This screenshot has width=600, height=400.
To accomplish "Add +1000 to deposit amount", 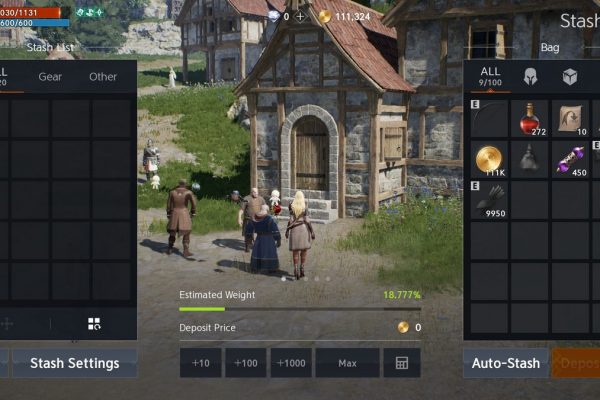I will 292,363.
